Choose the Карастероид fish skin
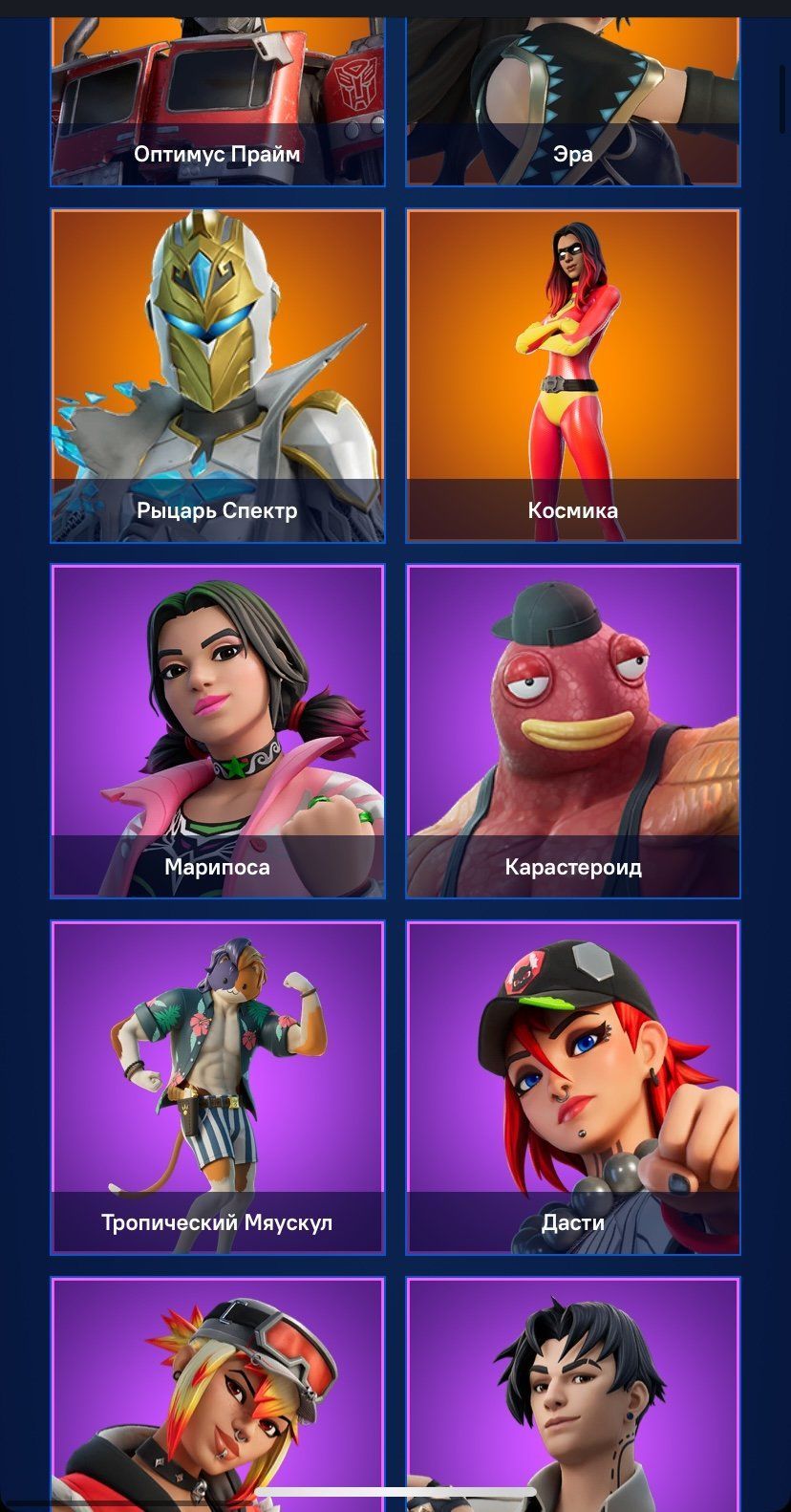The image size is (791, 1512). (x=573, y=731)
